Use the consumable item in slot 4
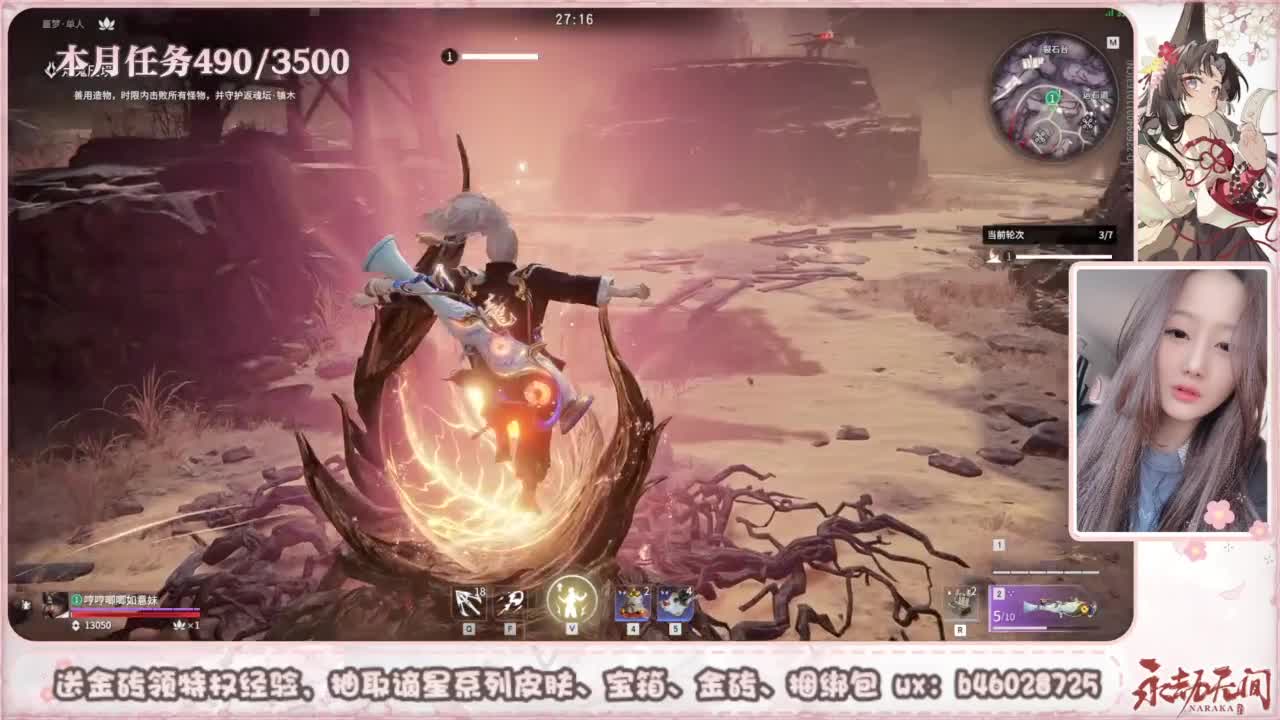This screenshot has height=720, width=1280. [x=632, y=601]
